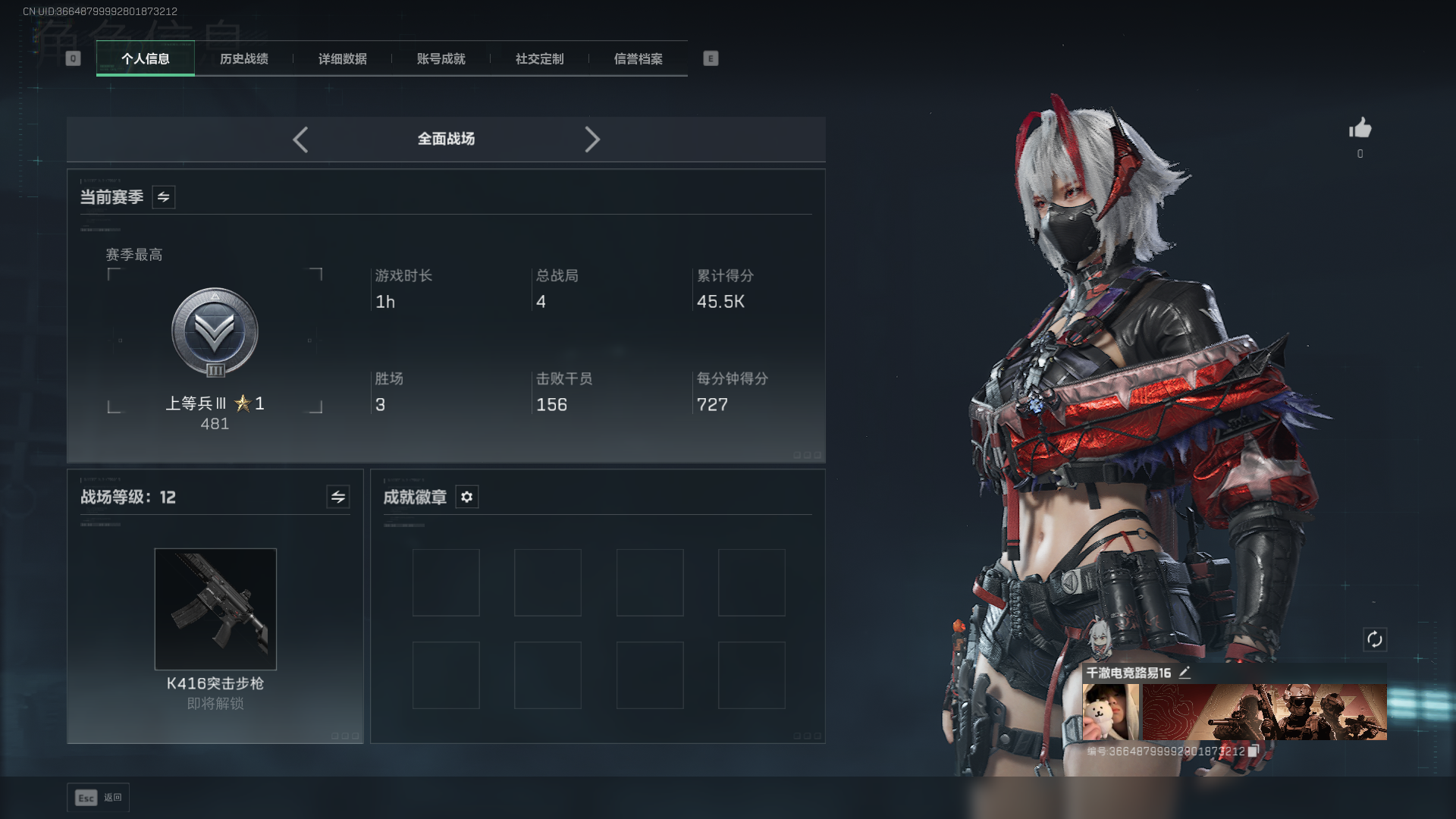Click the rotate character refresh icon

(x=1375, y=639)
